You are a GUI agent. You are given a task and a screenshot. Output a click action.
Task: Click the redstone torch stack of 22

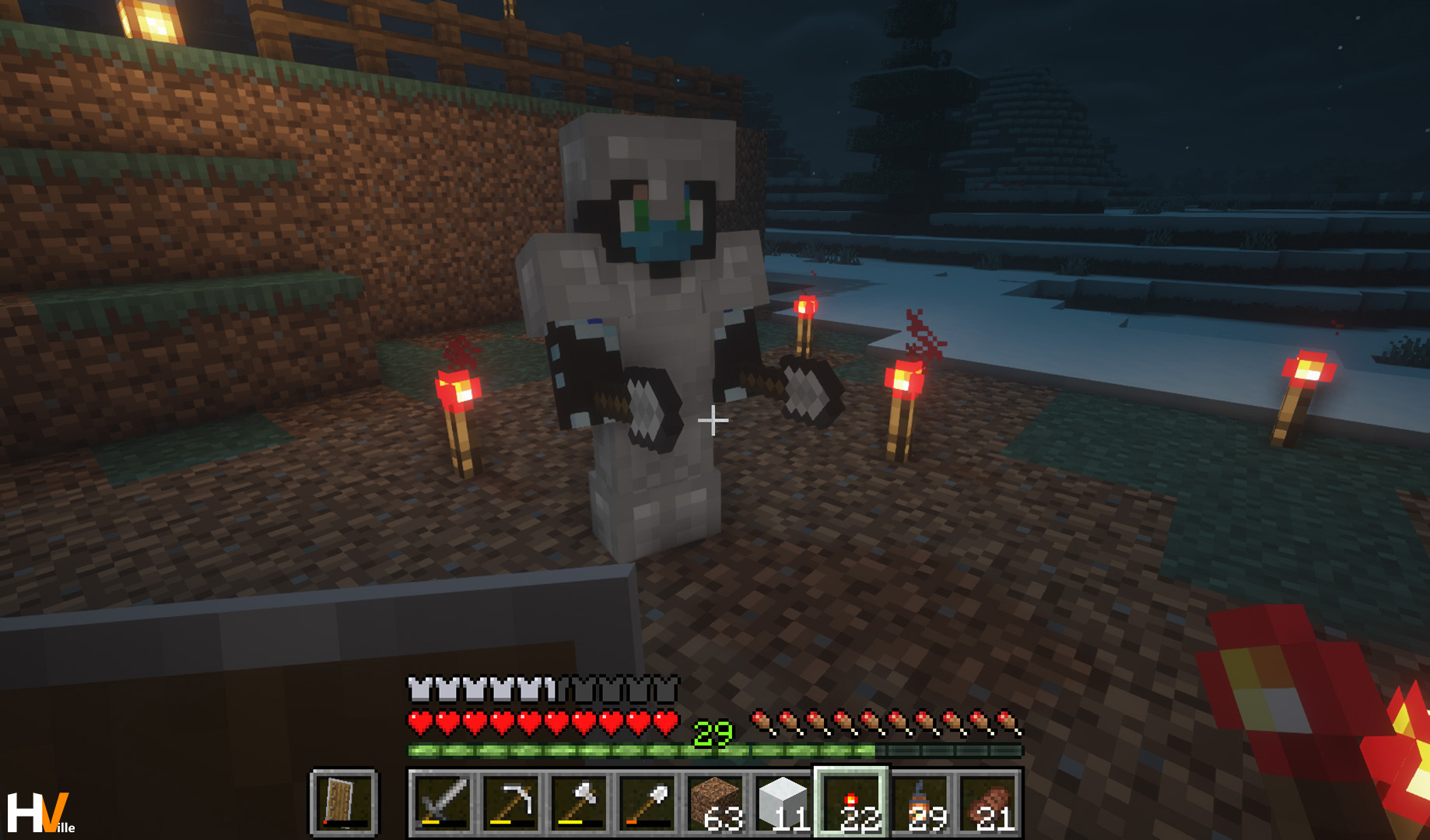coord(851,803)
